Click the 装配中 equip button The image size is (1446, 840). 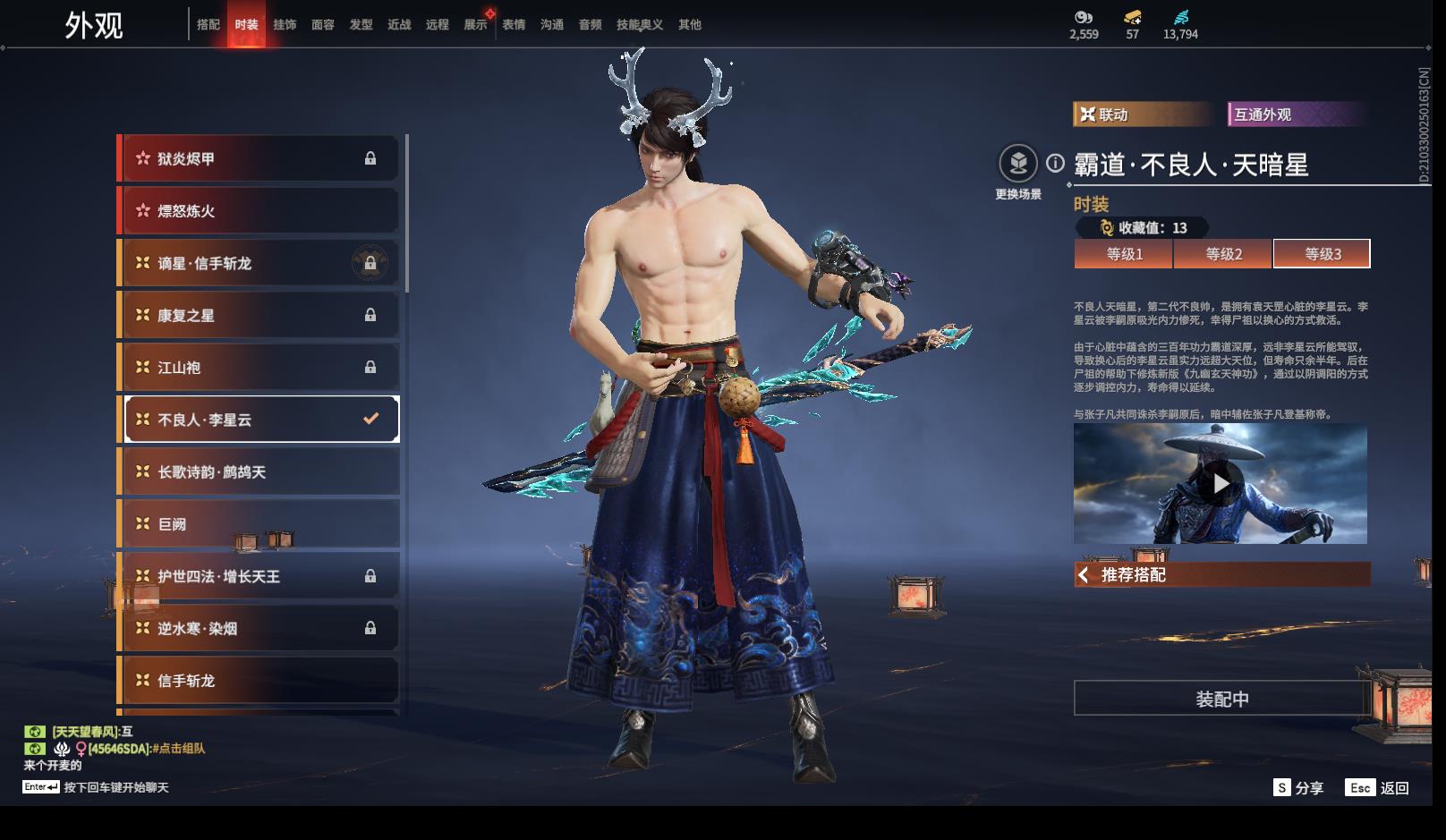[x=1221, y=699]
